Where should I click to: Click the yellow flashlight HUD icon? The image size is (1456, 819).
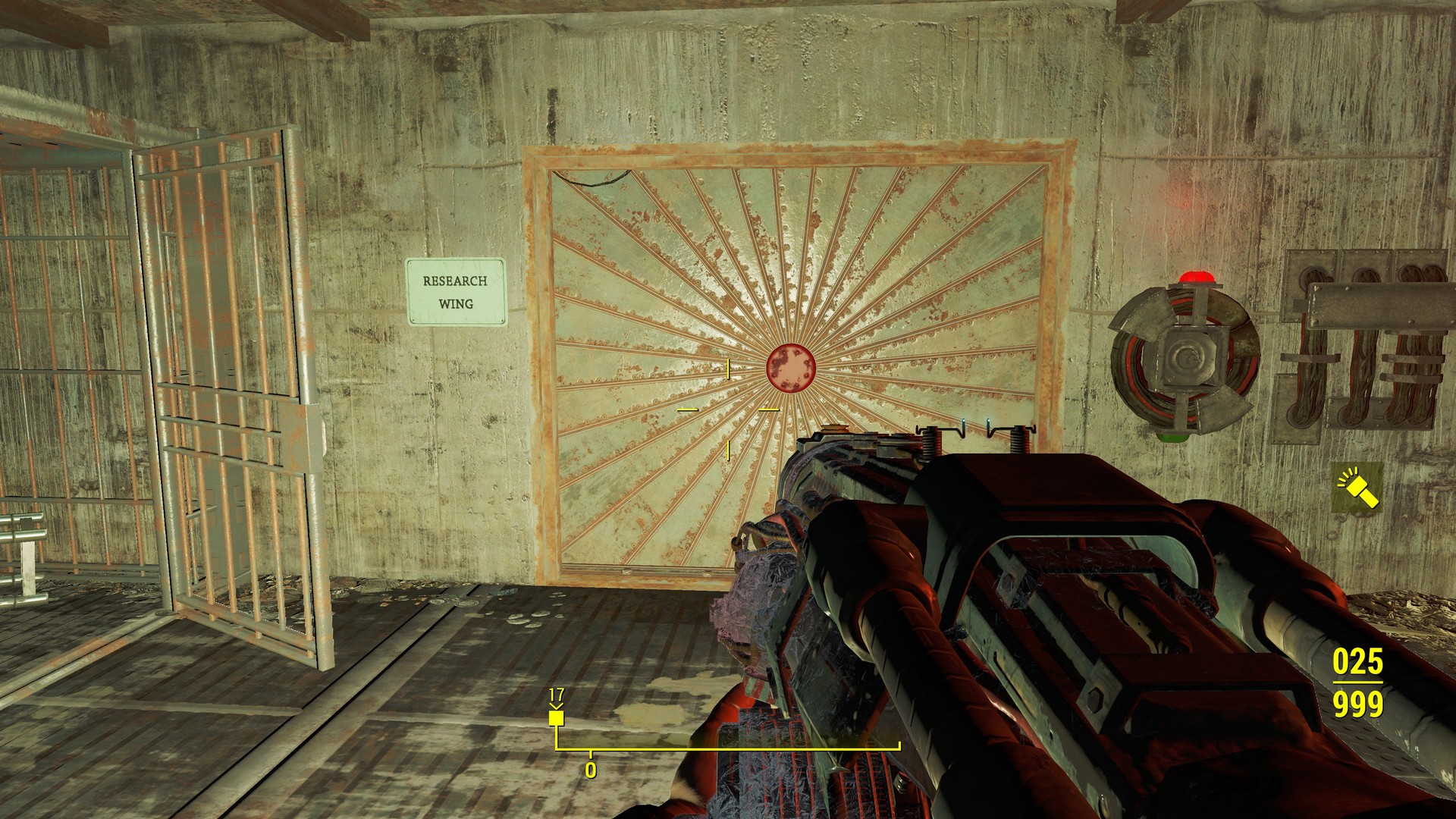(1358, 489)
